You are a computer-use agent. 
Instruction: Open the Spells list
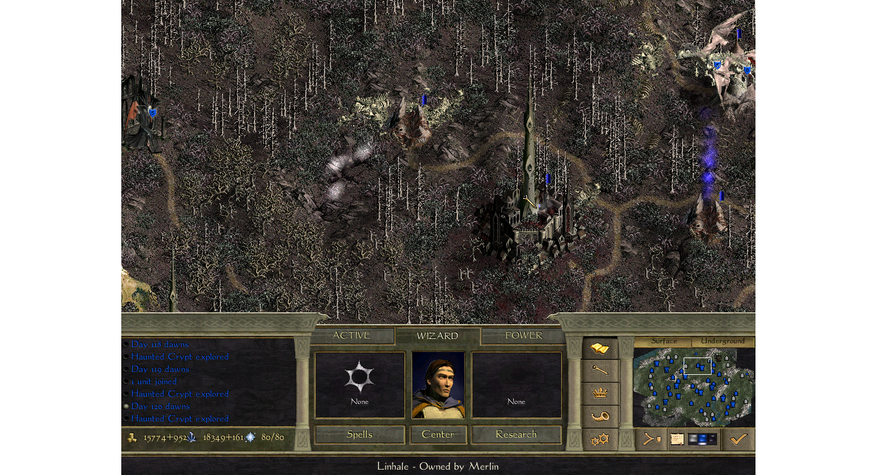tap(359, 435)
